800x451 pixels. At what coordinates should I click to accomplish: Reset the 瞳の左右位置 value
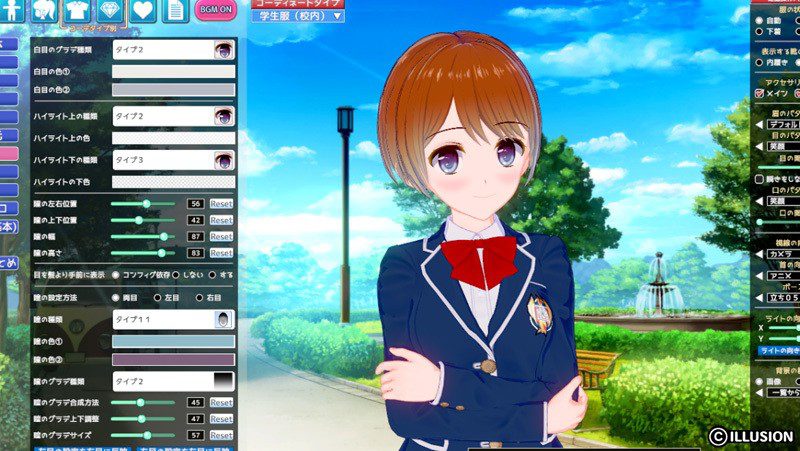pyautogui.click(x=221, y=203)
